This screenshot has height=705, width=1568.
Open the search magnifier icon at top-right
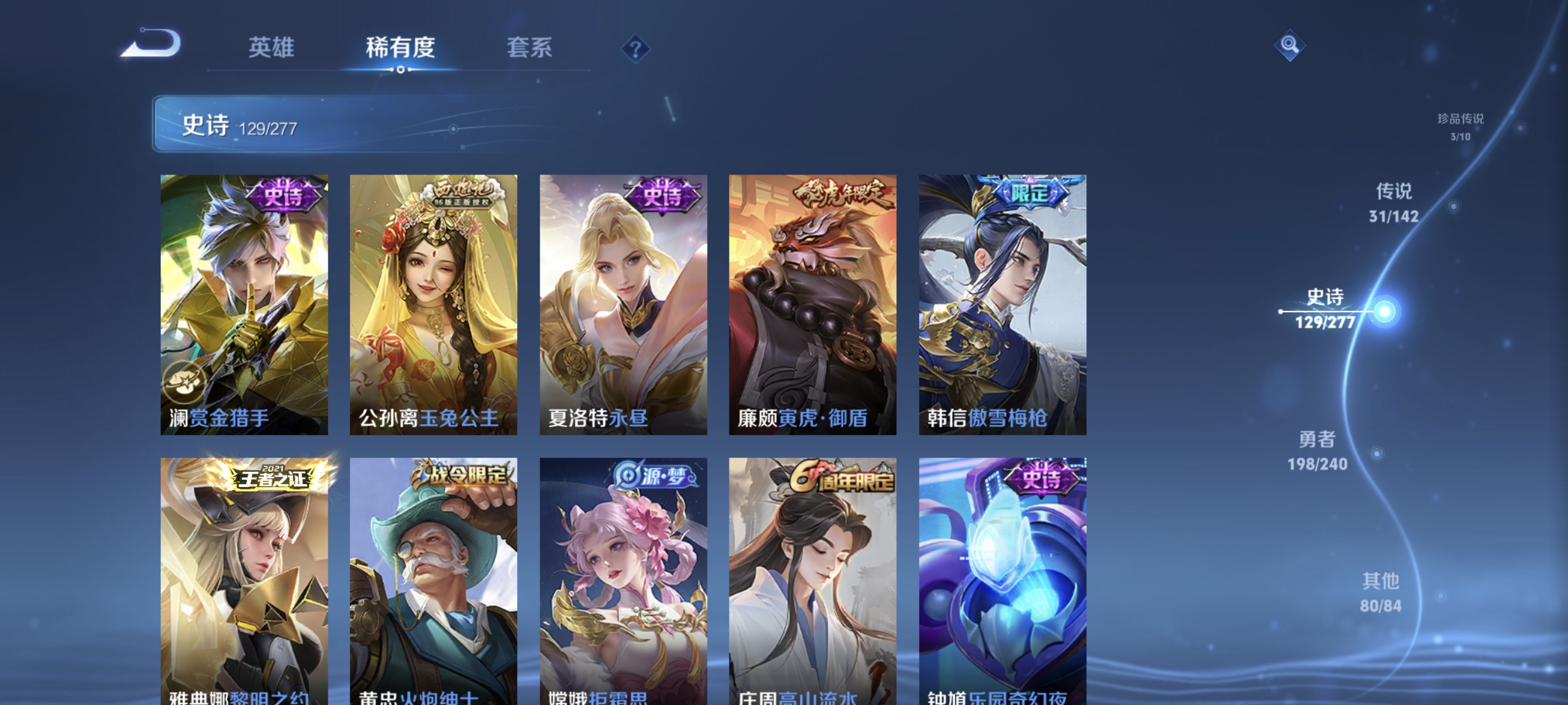pos(1291,46)
